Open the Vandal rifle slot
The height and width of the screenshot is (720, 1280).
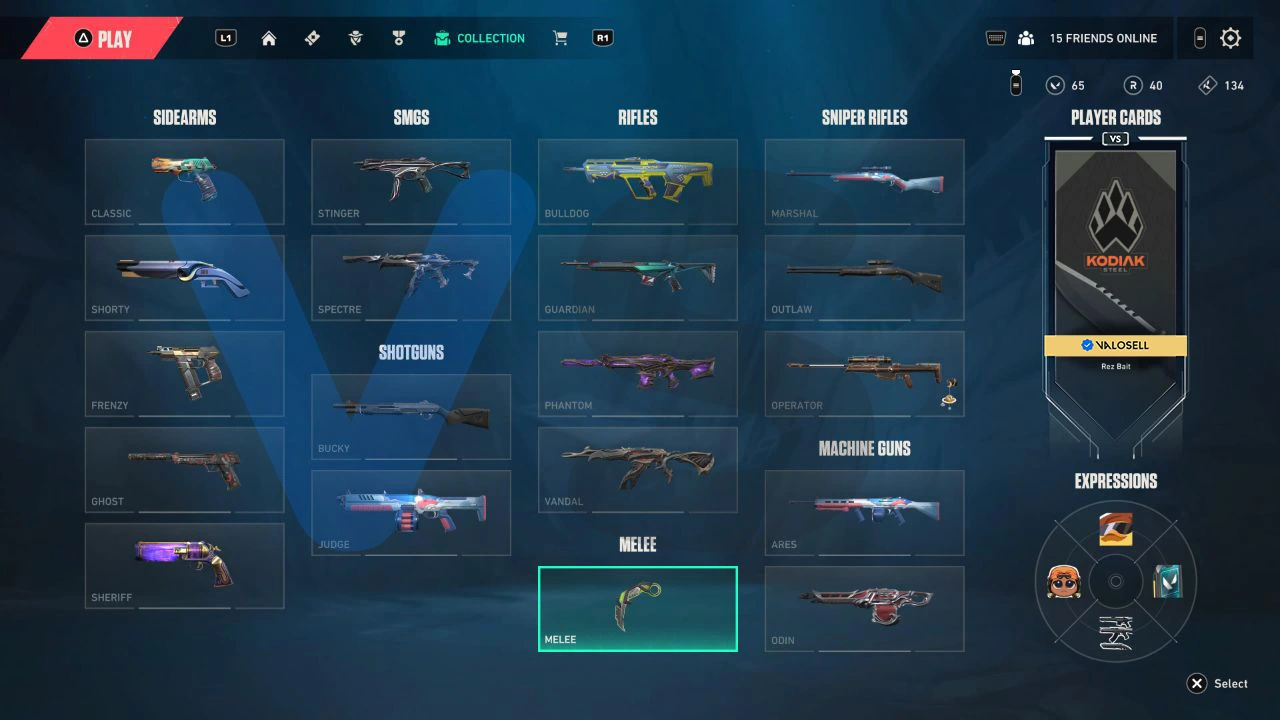[x=638, y=469]
